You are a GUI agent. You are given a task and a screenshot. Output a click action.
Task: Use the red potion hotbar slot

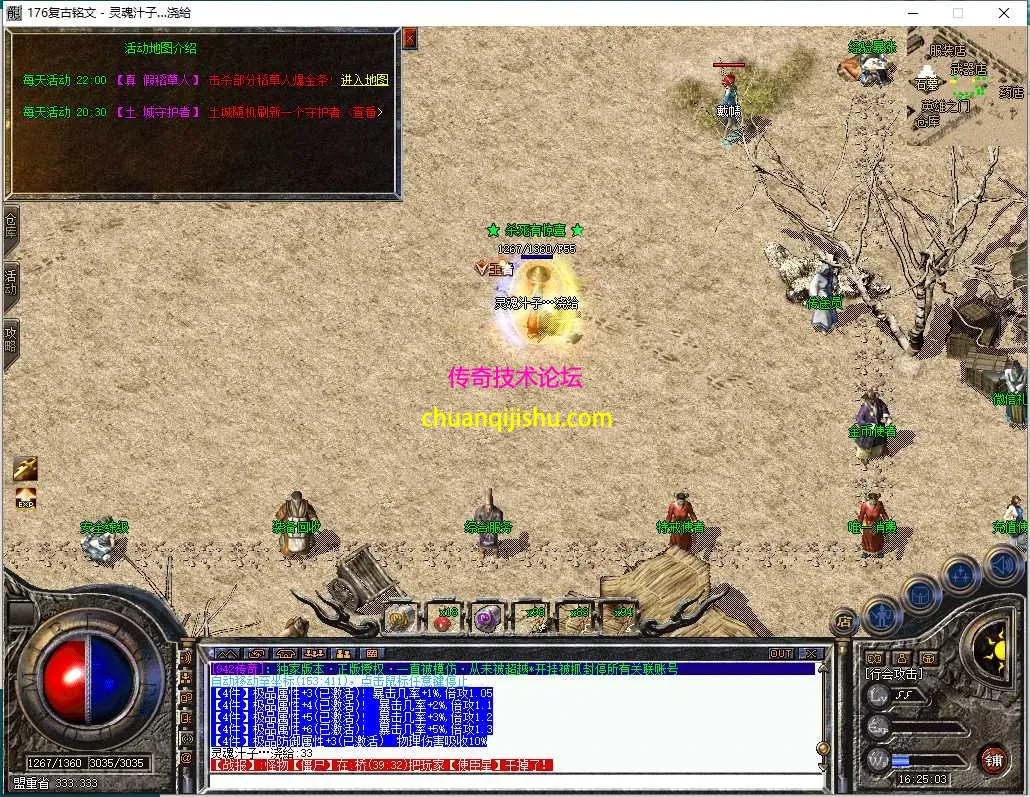pyautogui.click(x=443, y=619)
